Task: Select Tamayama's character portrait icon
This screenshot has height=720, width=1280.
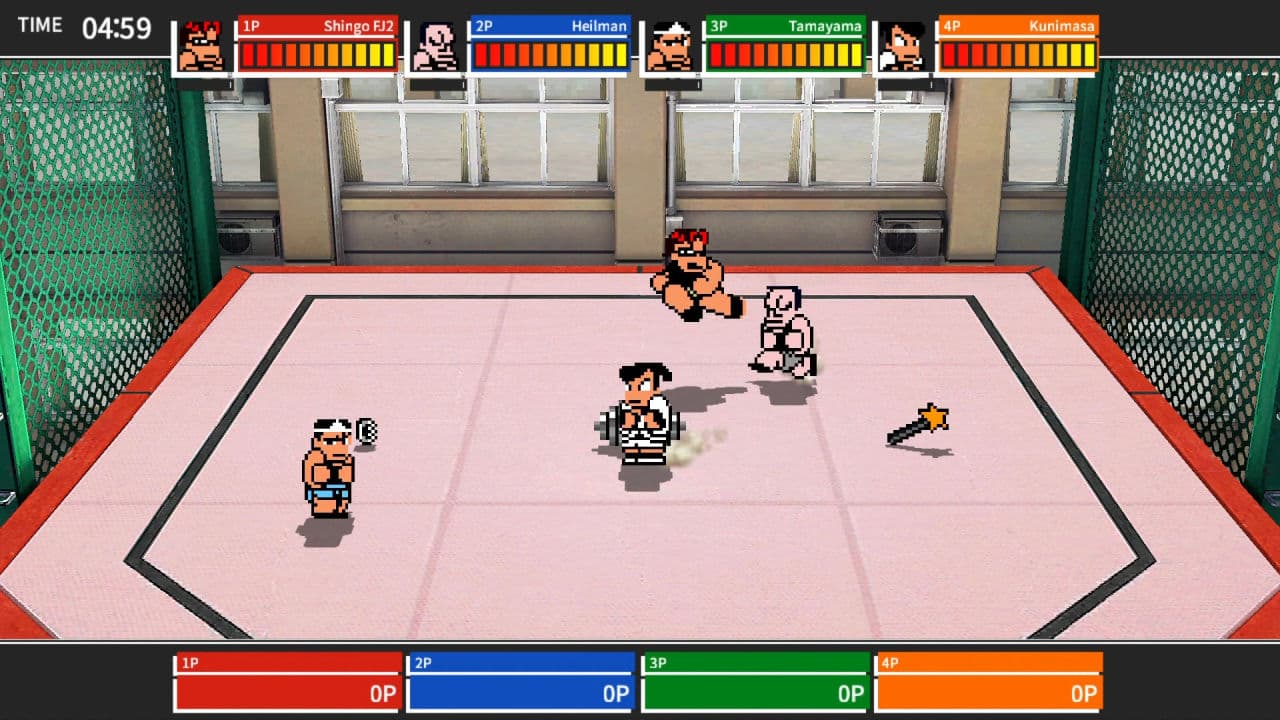Action: (x=671, y=46)
